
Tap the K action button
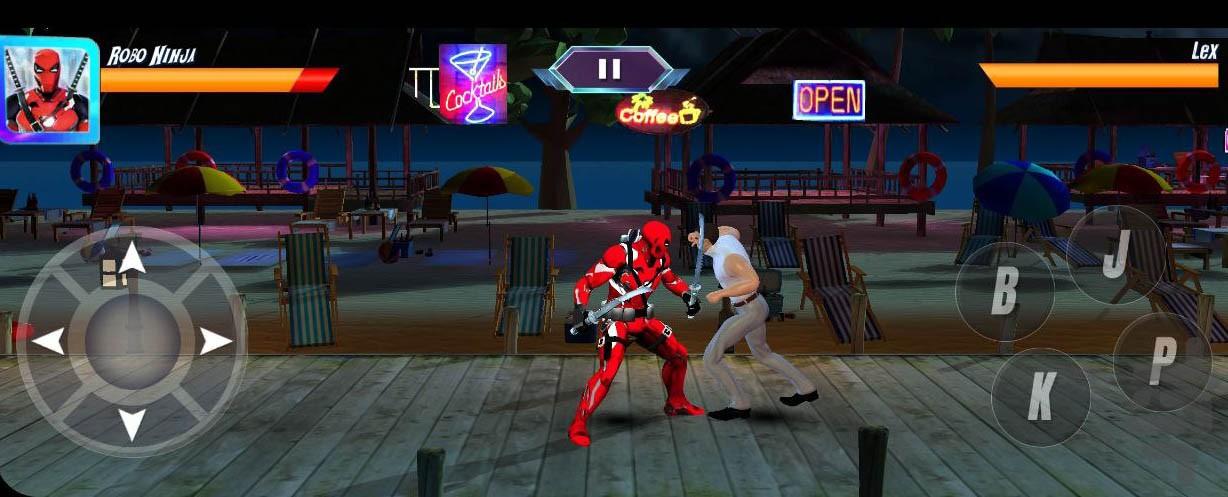1040,397
